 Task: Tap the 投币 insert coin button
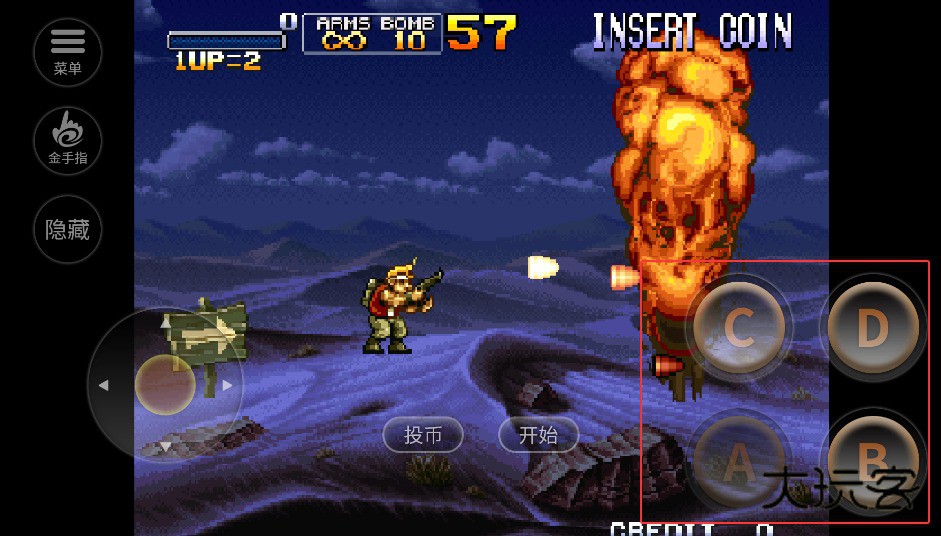pos(423,435)
